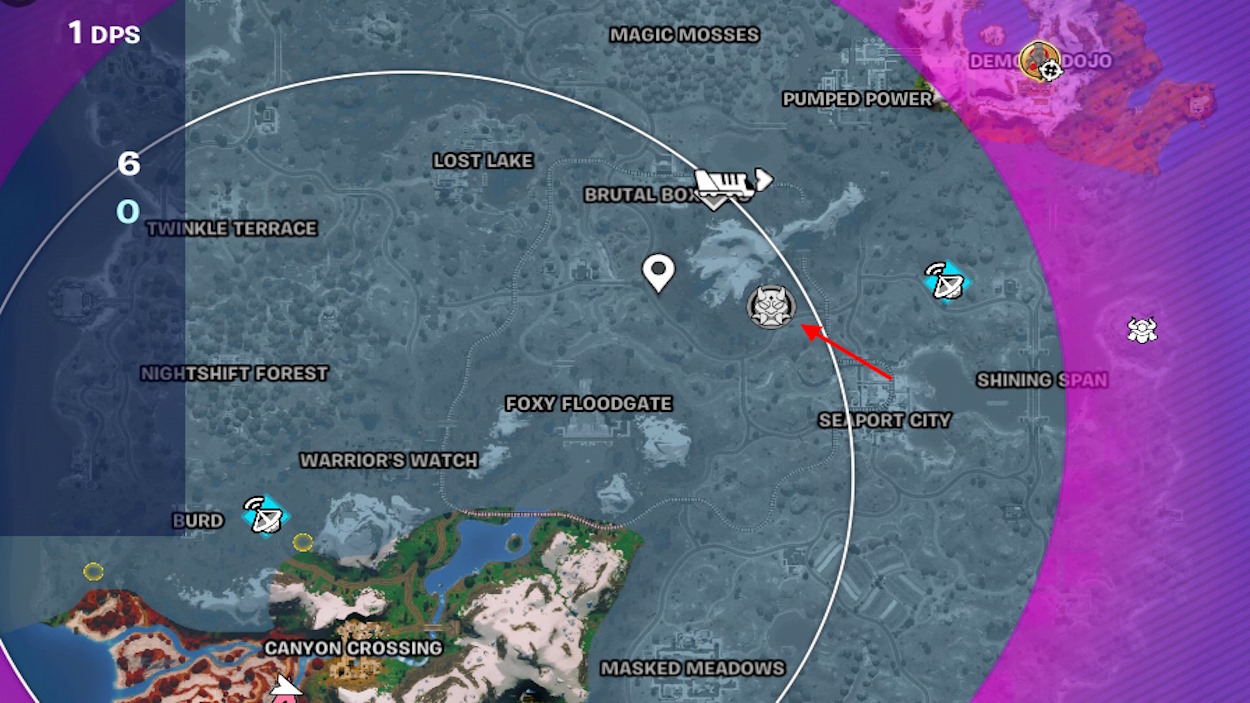Click the white player arrow below Canyon Crossing
Image resolution: width=1250 pixels, height=703 pixels.
[x=287, y=688]
